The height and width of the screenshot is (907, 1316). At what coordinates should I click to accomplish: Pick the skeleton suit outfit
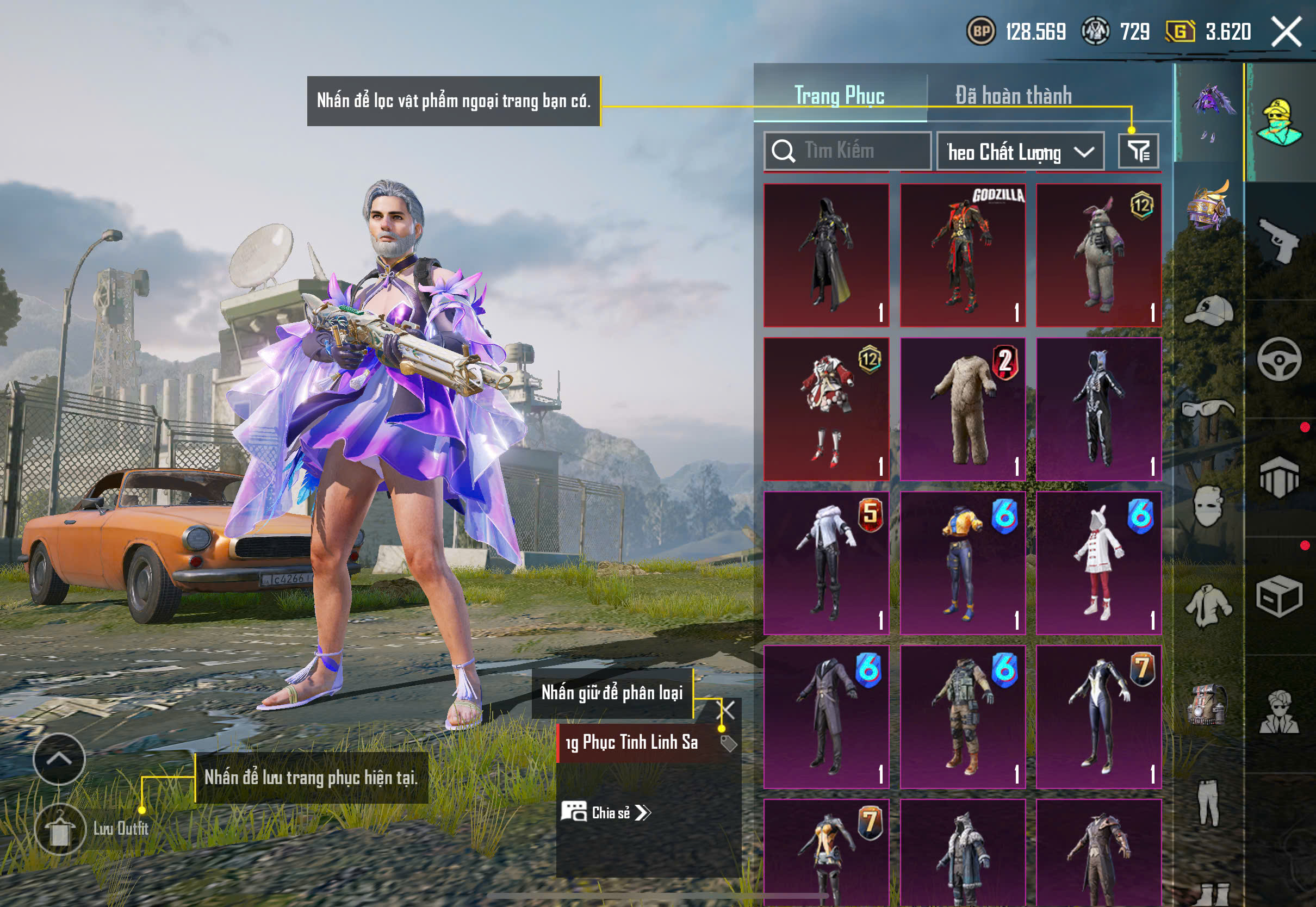pos(1098,409)
